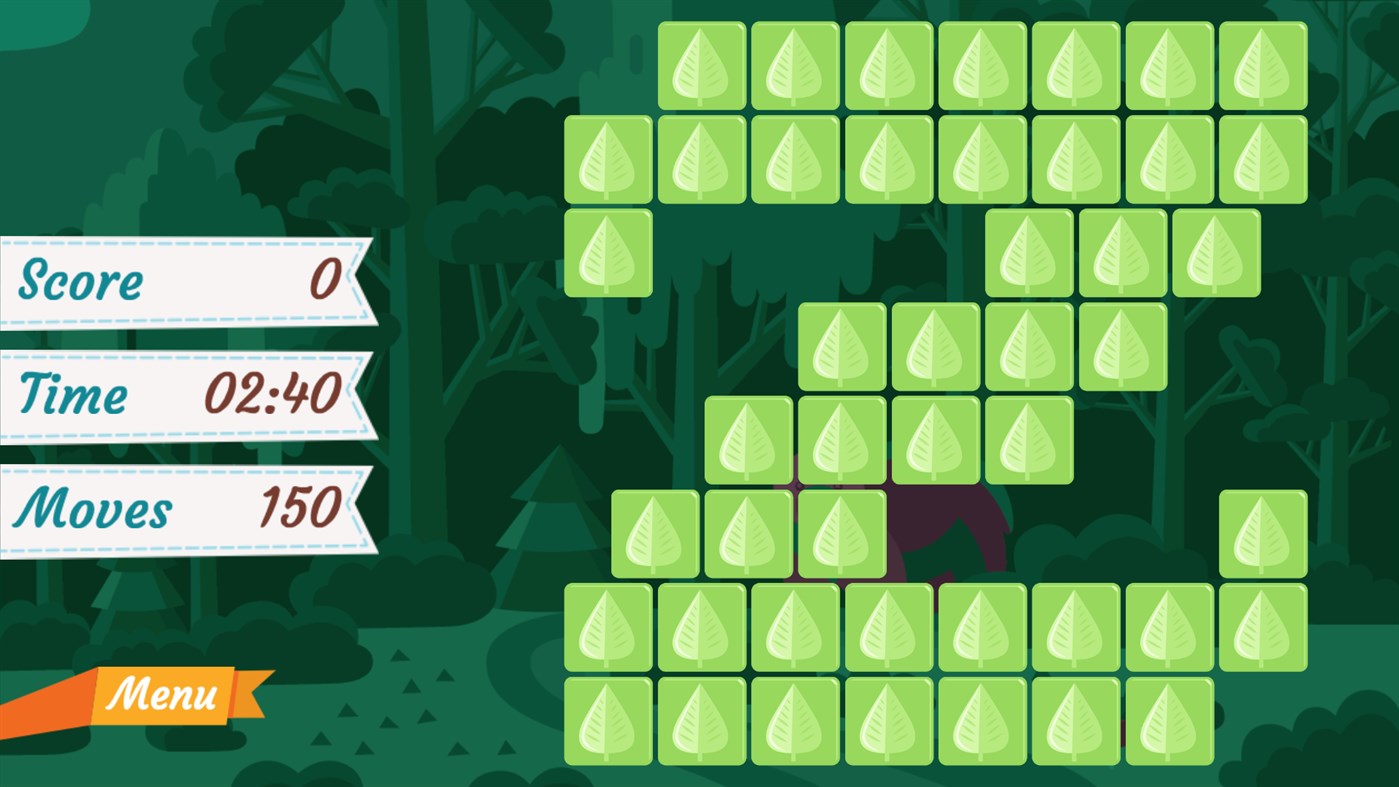This screenshot has height=787, width=1399.
Task: Flip the third card in the bottom row
Action: (795, 719)
